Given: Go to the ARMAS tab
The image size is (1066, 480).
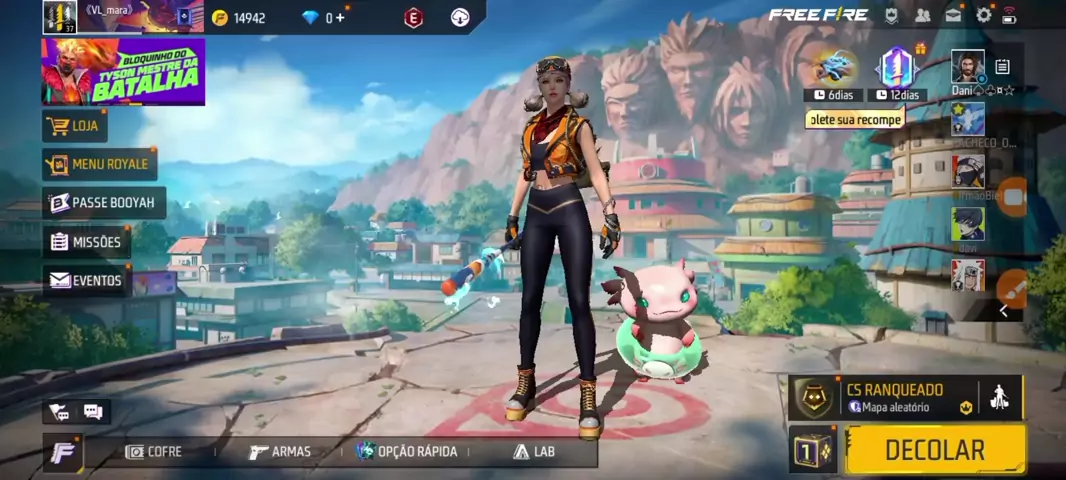Looking at the screenshot, I should [280, 452].
